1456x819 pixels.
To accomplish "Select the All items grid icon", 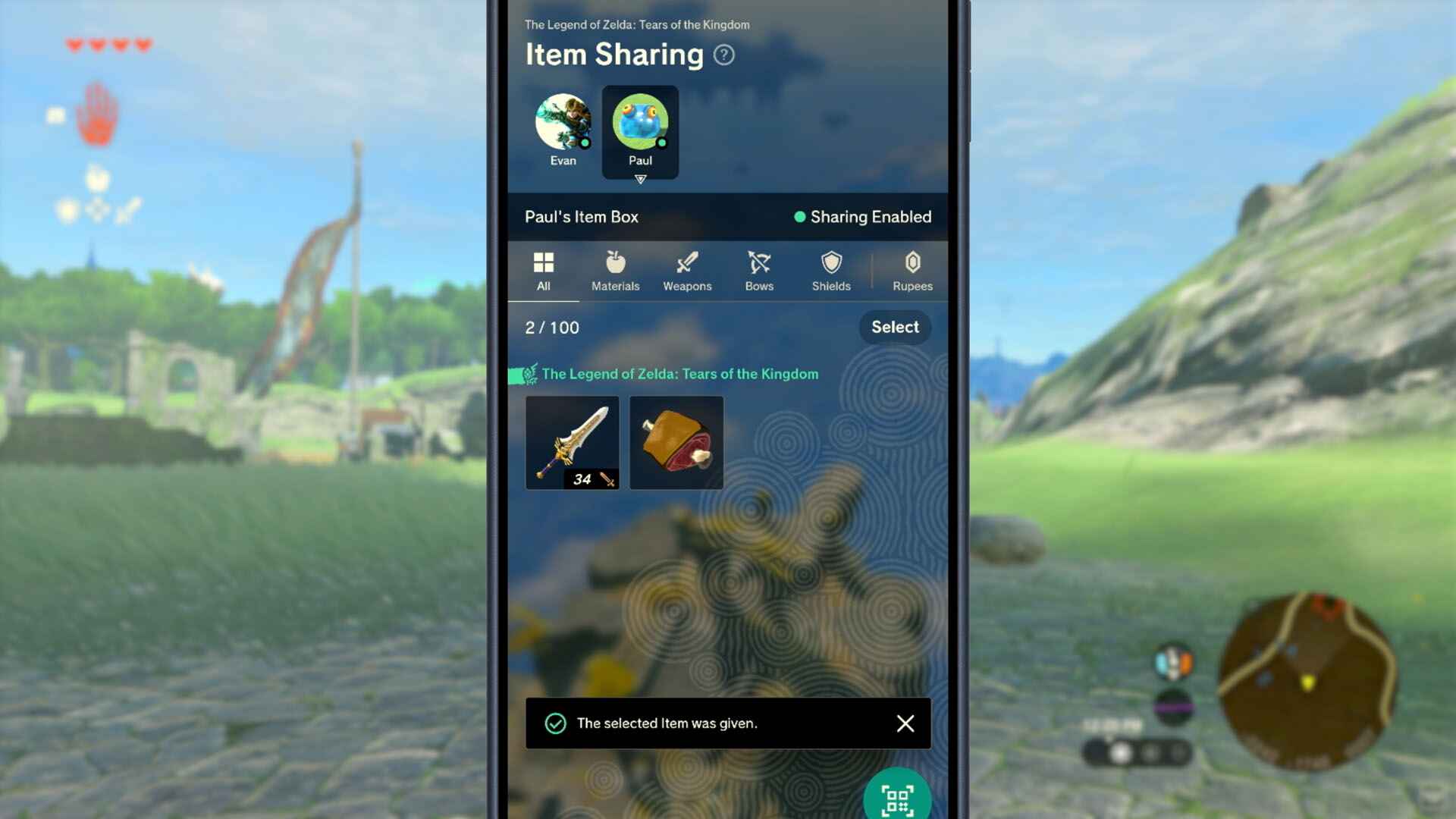I will [x=544, y=264].
